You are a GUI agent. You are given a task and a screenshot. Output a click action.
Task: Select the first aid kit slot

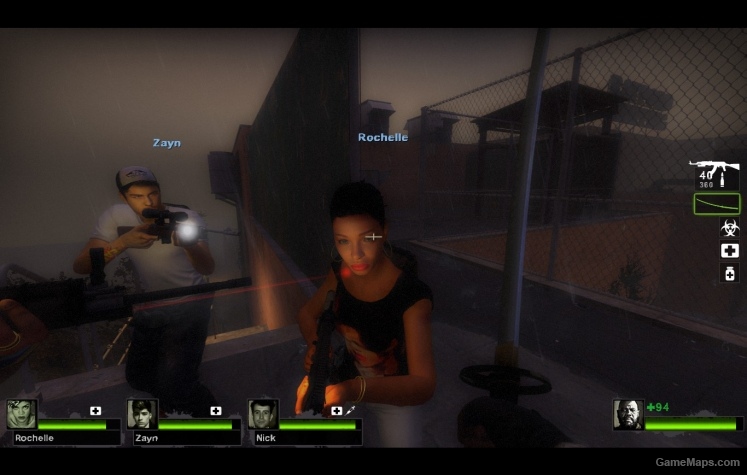pos(730,250)
